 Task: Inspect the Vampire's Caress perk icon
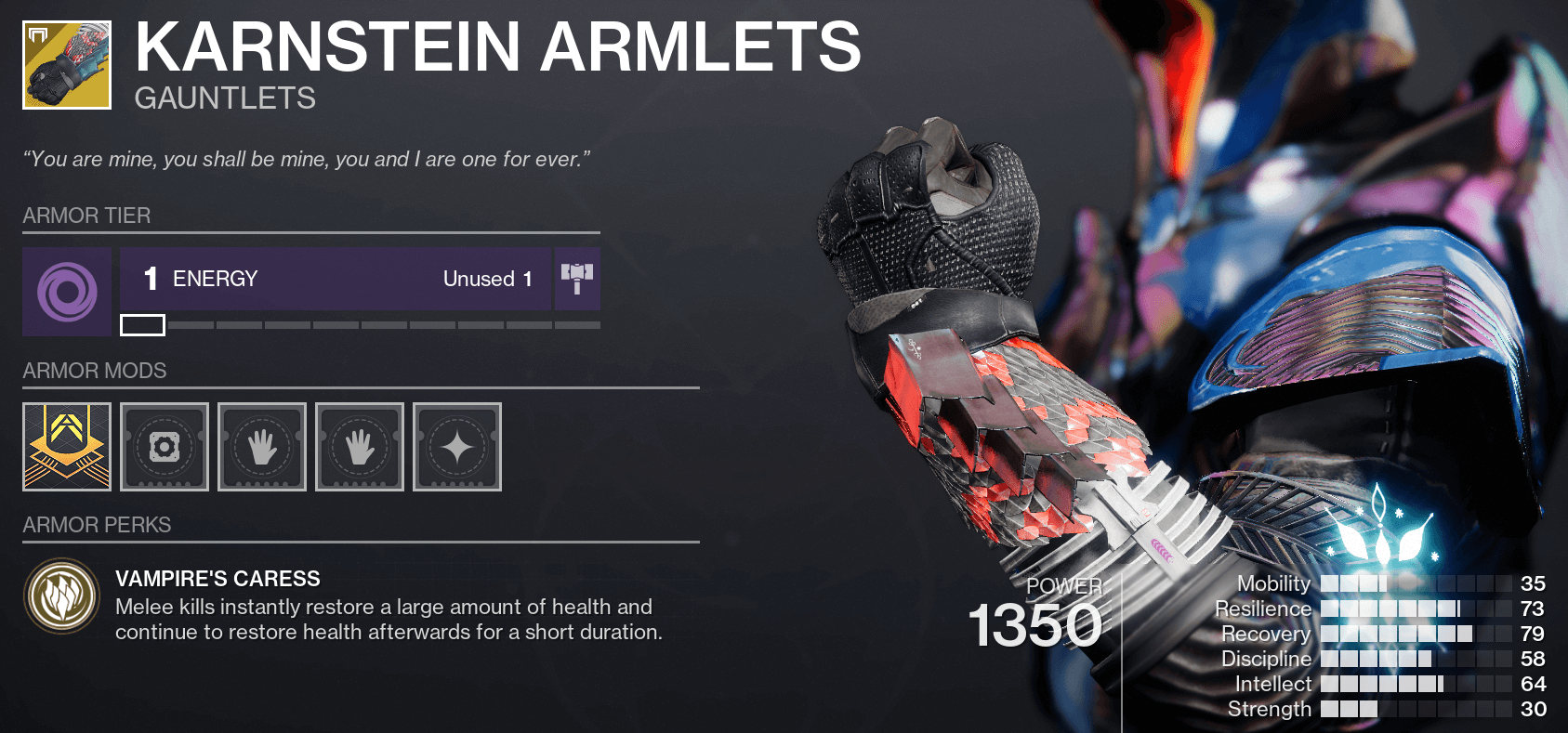pyautogui.click(x=62, y=596)
